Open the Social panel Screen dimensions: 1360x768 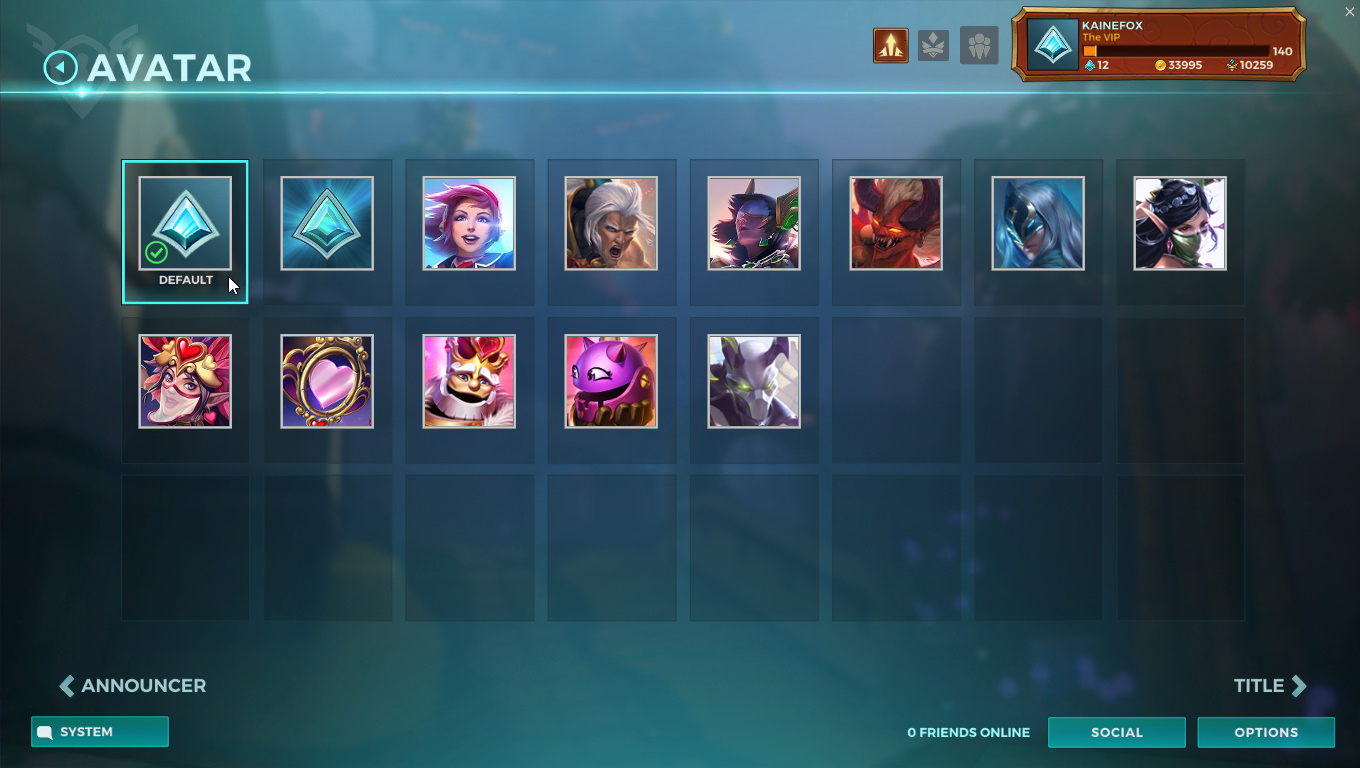(1116, 732)
